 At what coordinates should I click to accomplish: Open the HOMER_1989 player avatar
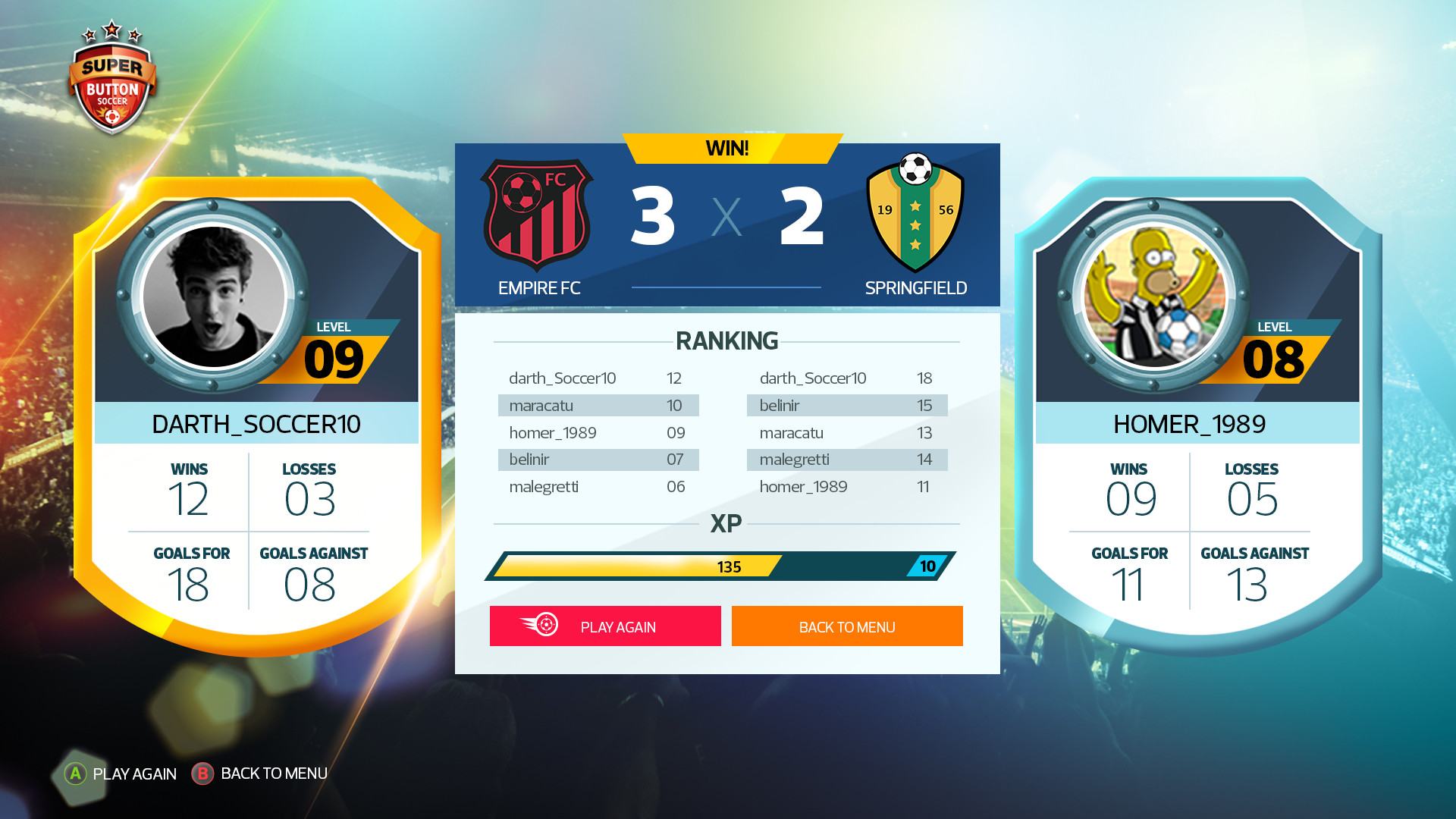pos(1153,297)
